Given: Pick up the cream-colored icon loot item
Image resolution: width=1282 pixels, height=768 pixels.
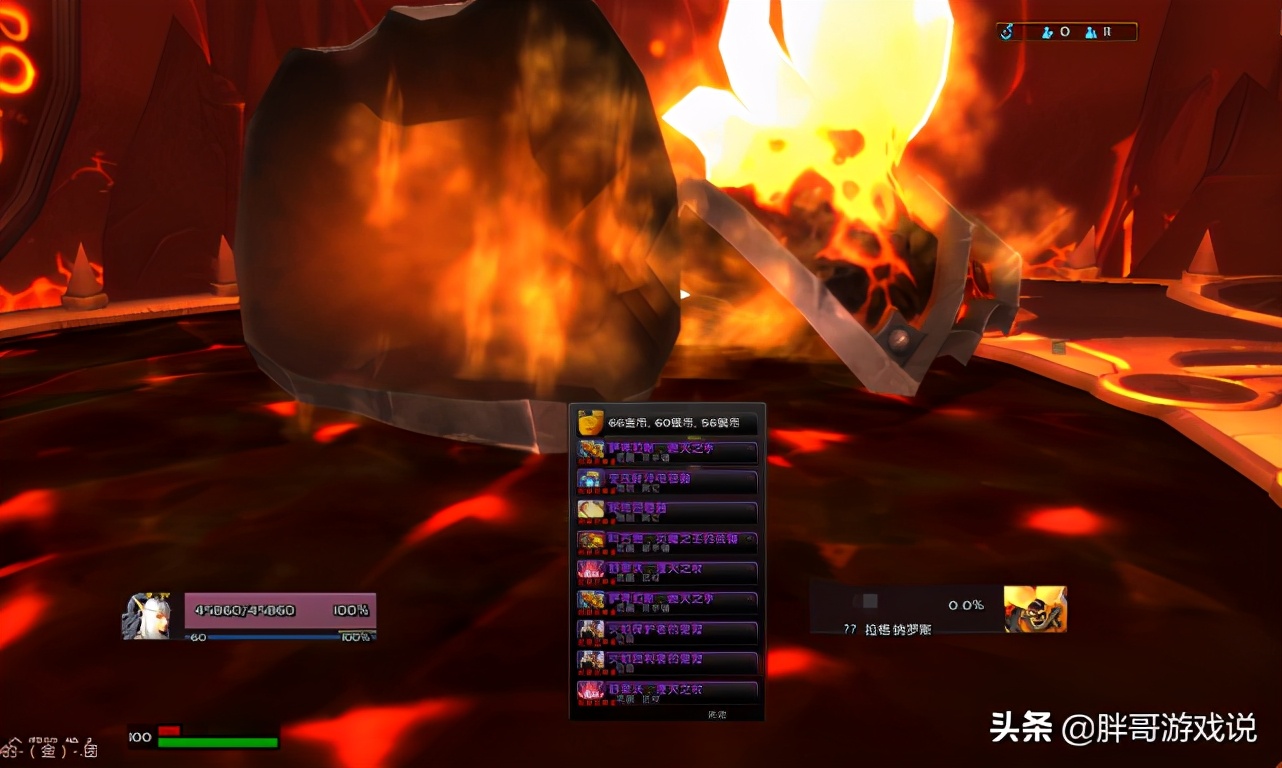Looking at the screenshot, I should (667, 511).
